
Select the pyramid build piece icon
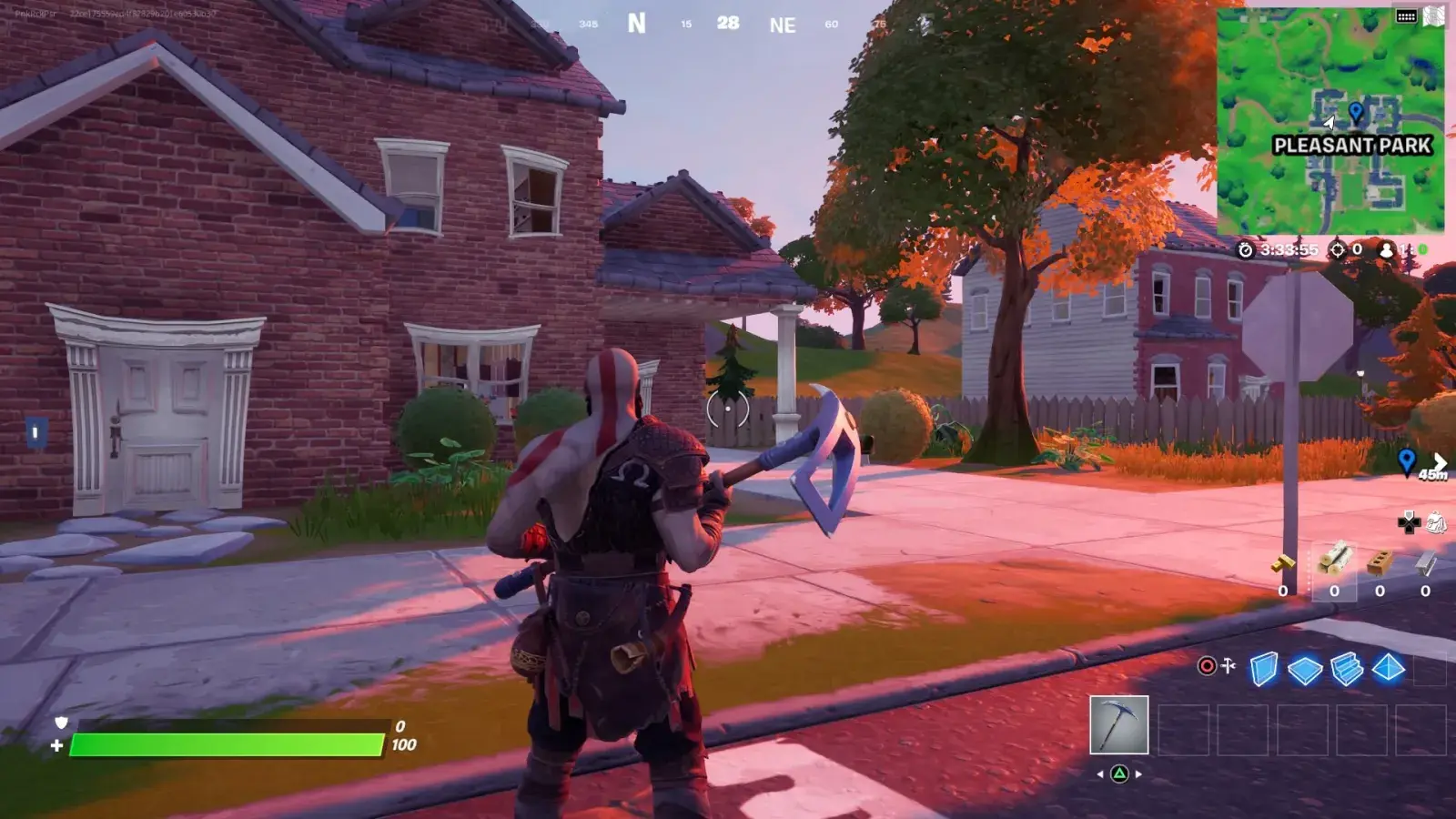point(1387,669)
